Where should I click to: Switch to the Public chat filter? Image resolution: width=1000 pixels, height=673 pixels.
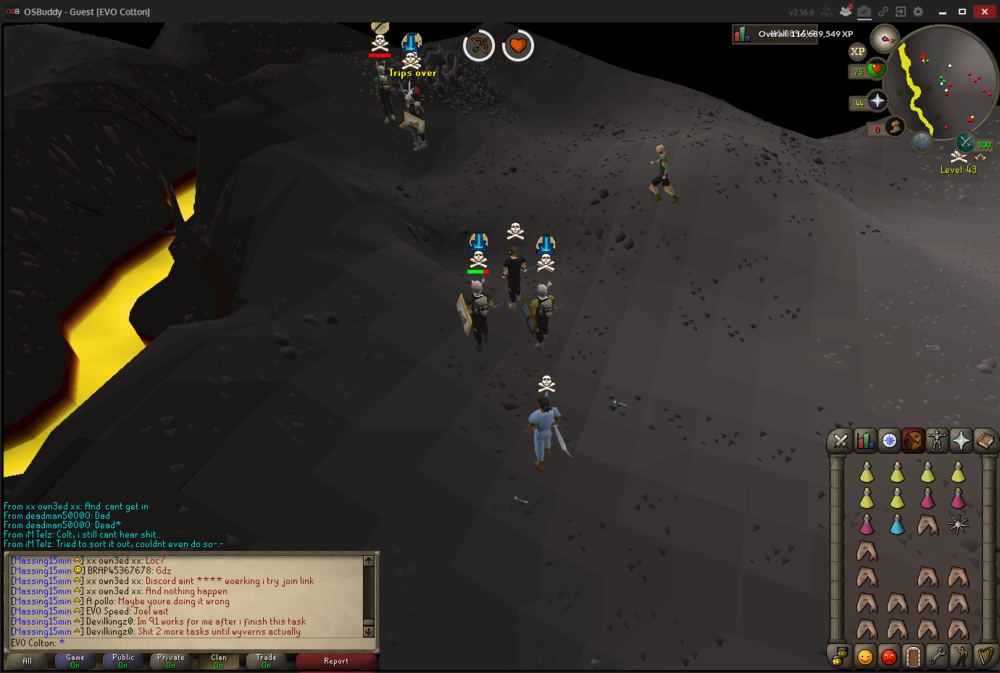pos(123,660)
